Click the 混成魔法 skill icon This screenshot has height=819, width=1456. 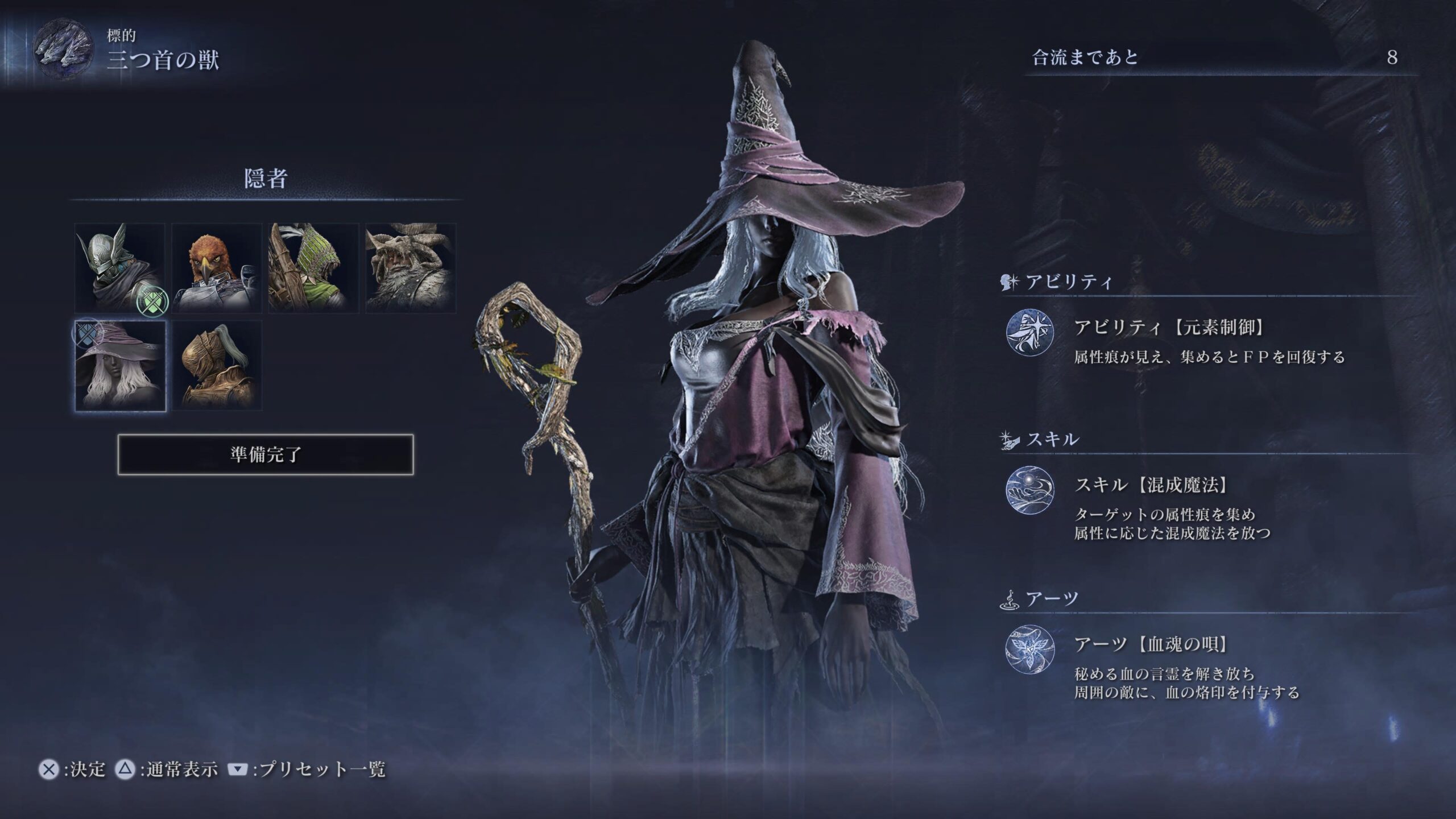click(x=1030, y=490)
